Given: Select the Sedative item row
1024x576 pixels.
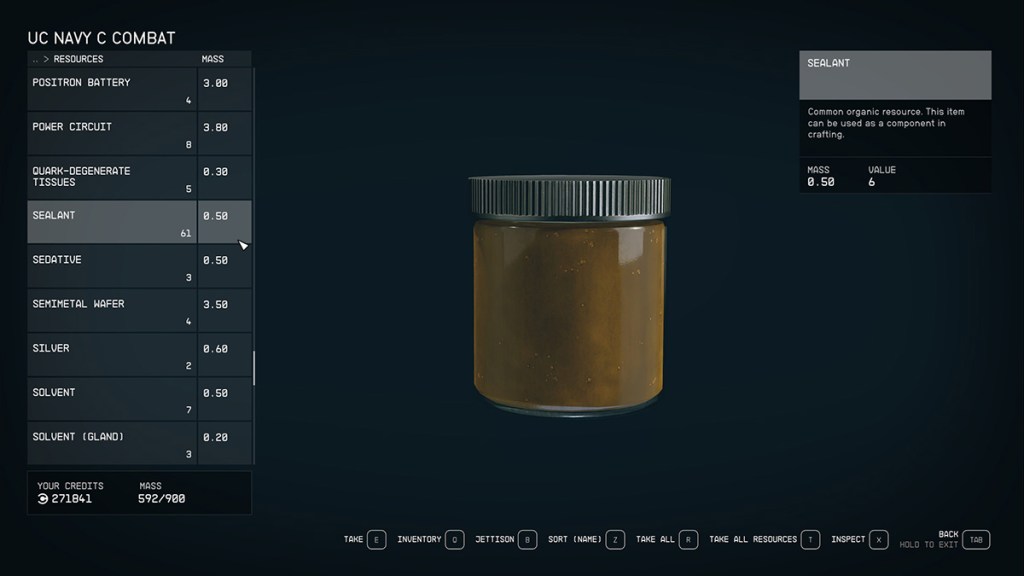Looking at the screenshot, I should tap(112, 266).
